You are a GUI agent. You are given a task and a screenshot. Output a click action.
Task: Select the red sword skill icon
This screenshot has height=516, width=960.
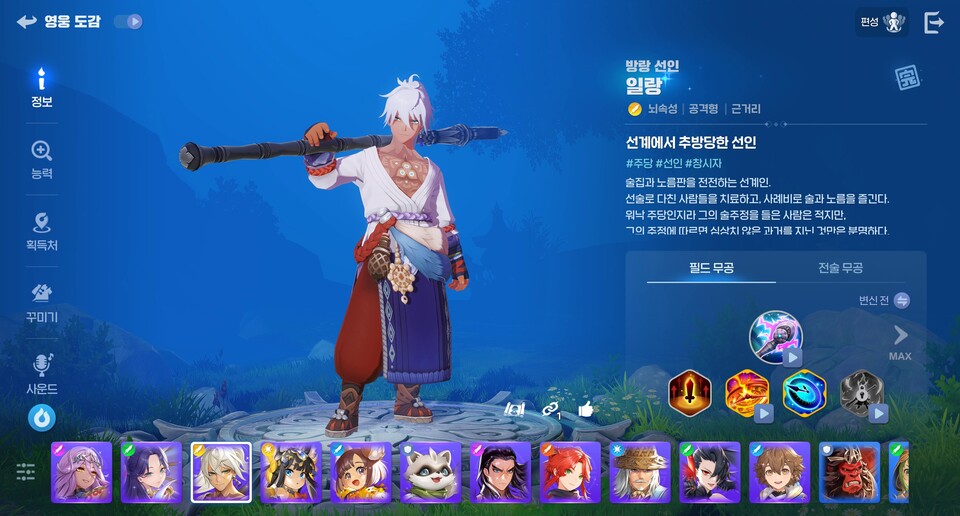pyautogui.click(x=689, y=392)
